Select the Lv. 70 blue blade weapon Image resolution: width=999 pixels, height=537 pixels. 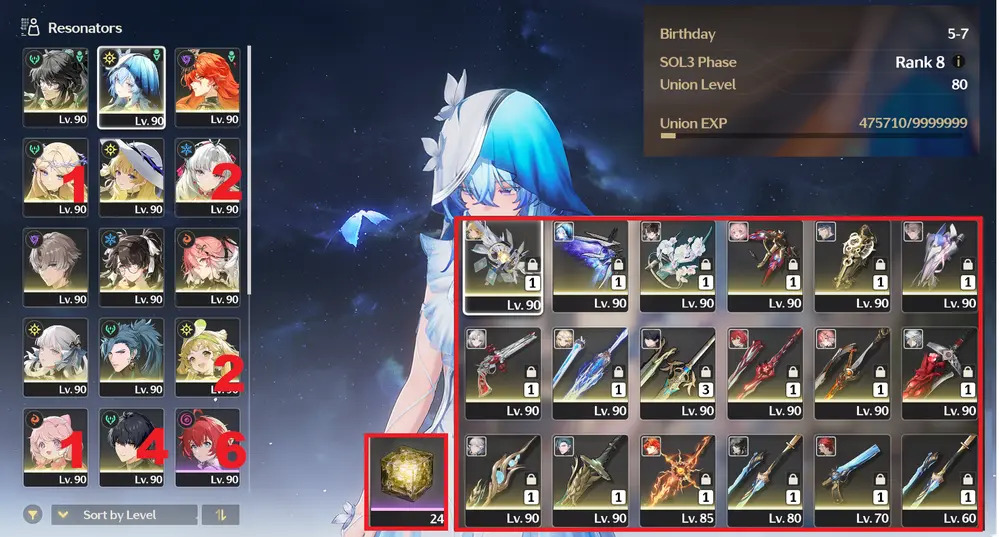[x=852, y=480]
